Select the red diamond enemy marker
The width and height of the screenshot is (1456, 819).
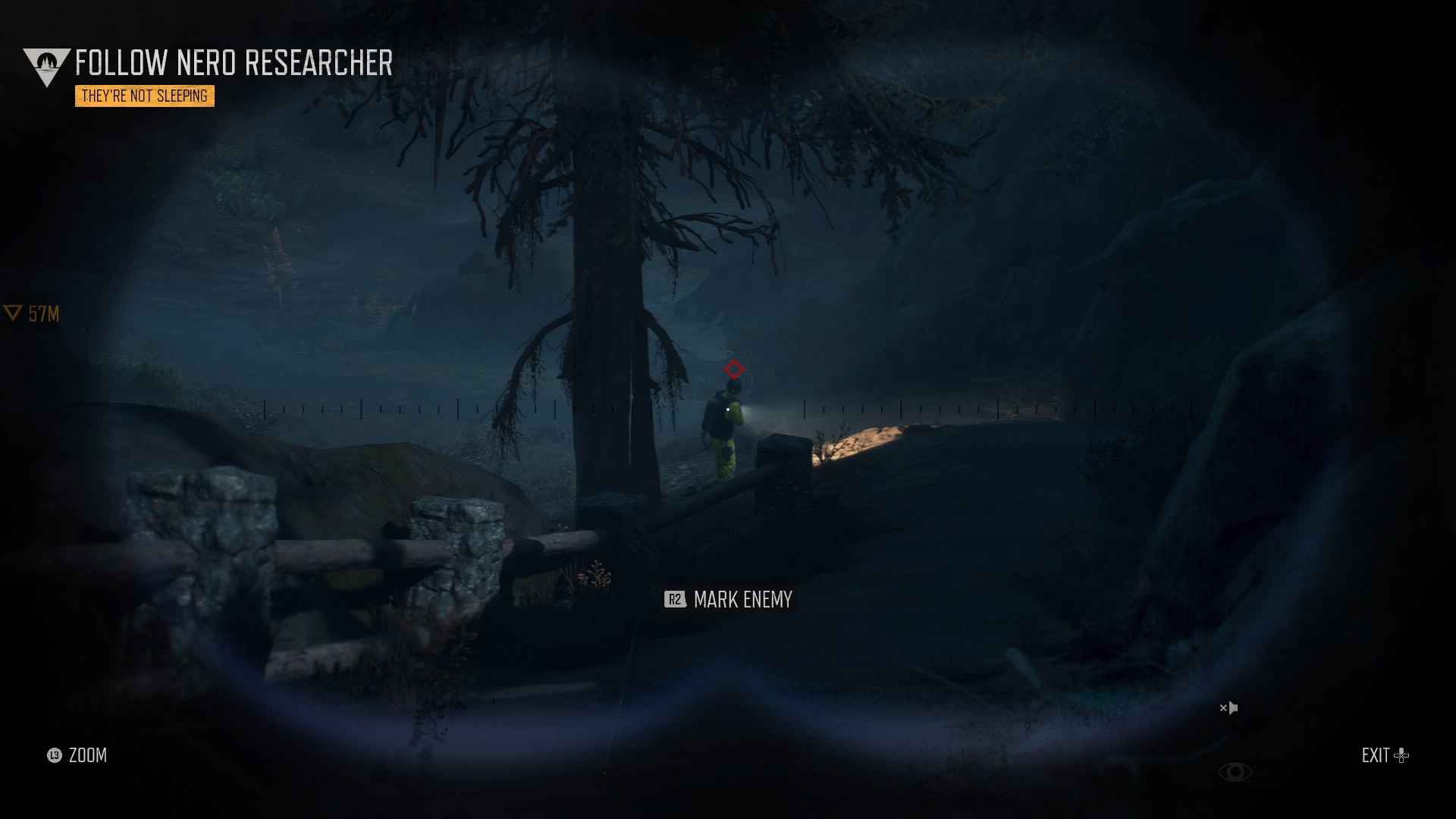click(x=733, y=370)
